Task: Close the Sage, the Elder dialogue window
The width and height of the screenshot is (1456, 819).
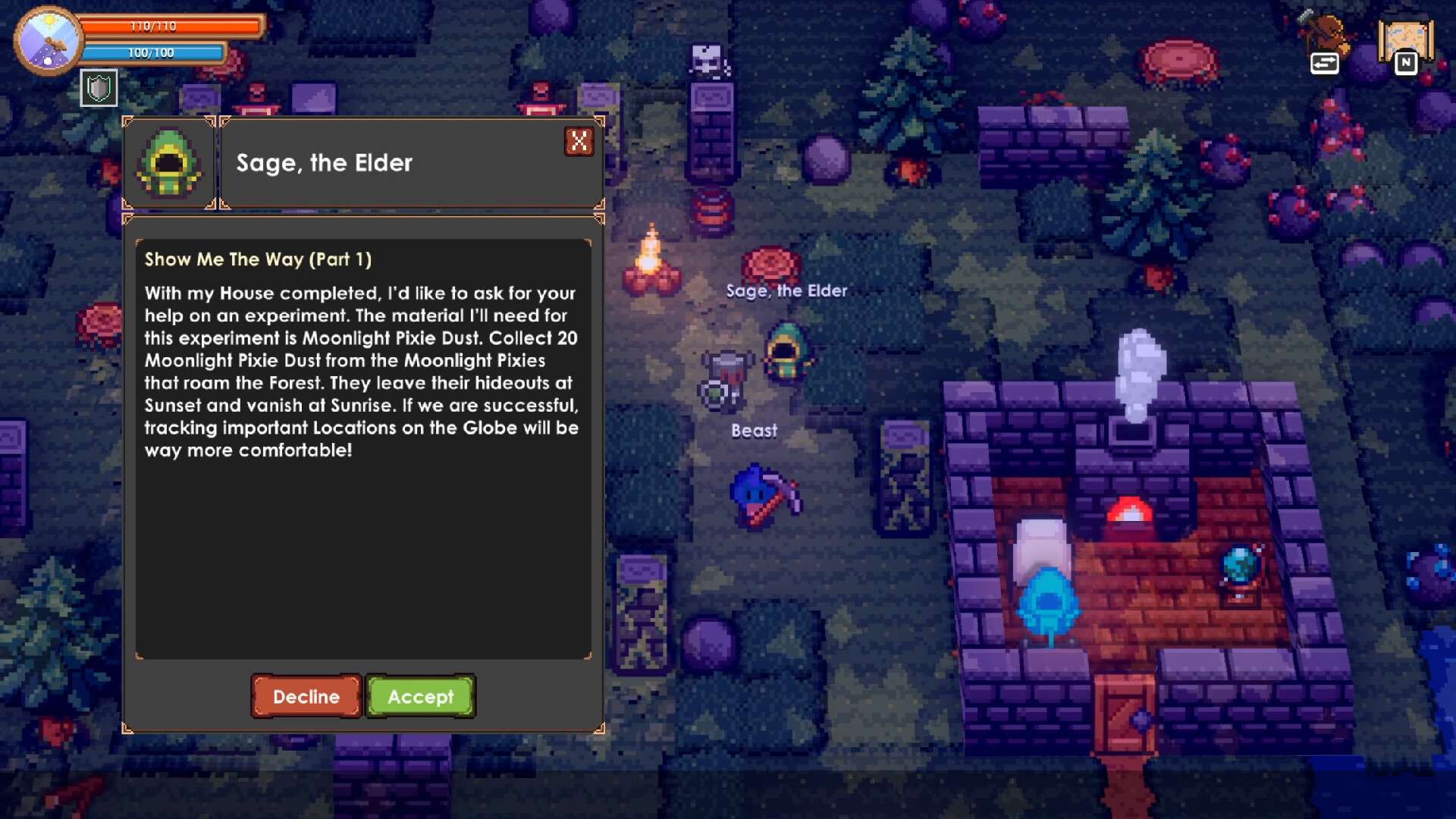Action: [x=579, y=141]
